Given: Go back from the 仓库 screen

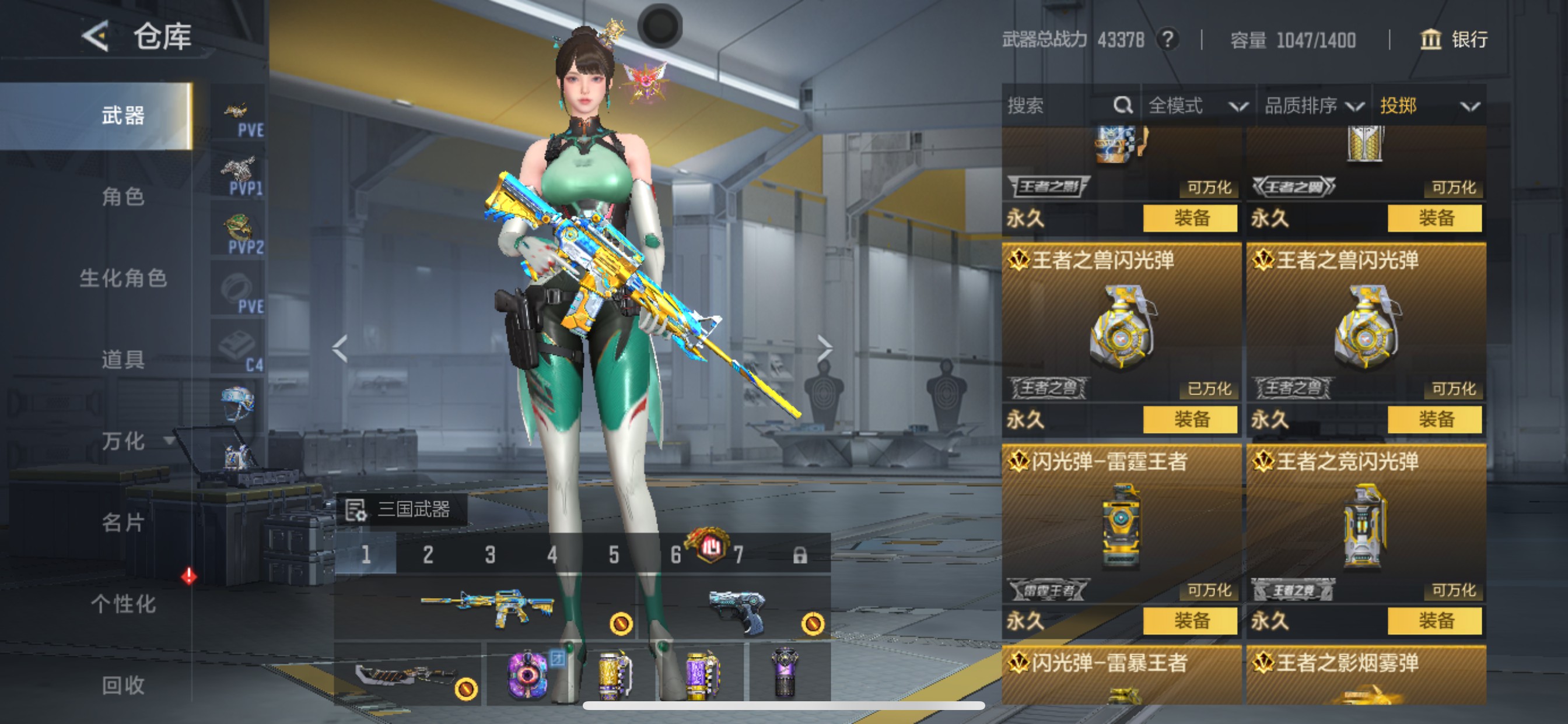Looking at the screenshot, I should pos(96,37).
